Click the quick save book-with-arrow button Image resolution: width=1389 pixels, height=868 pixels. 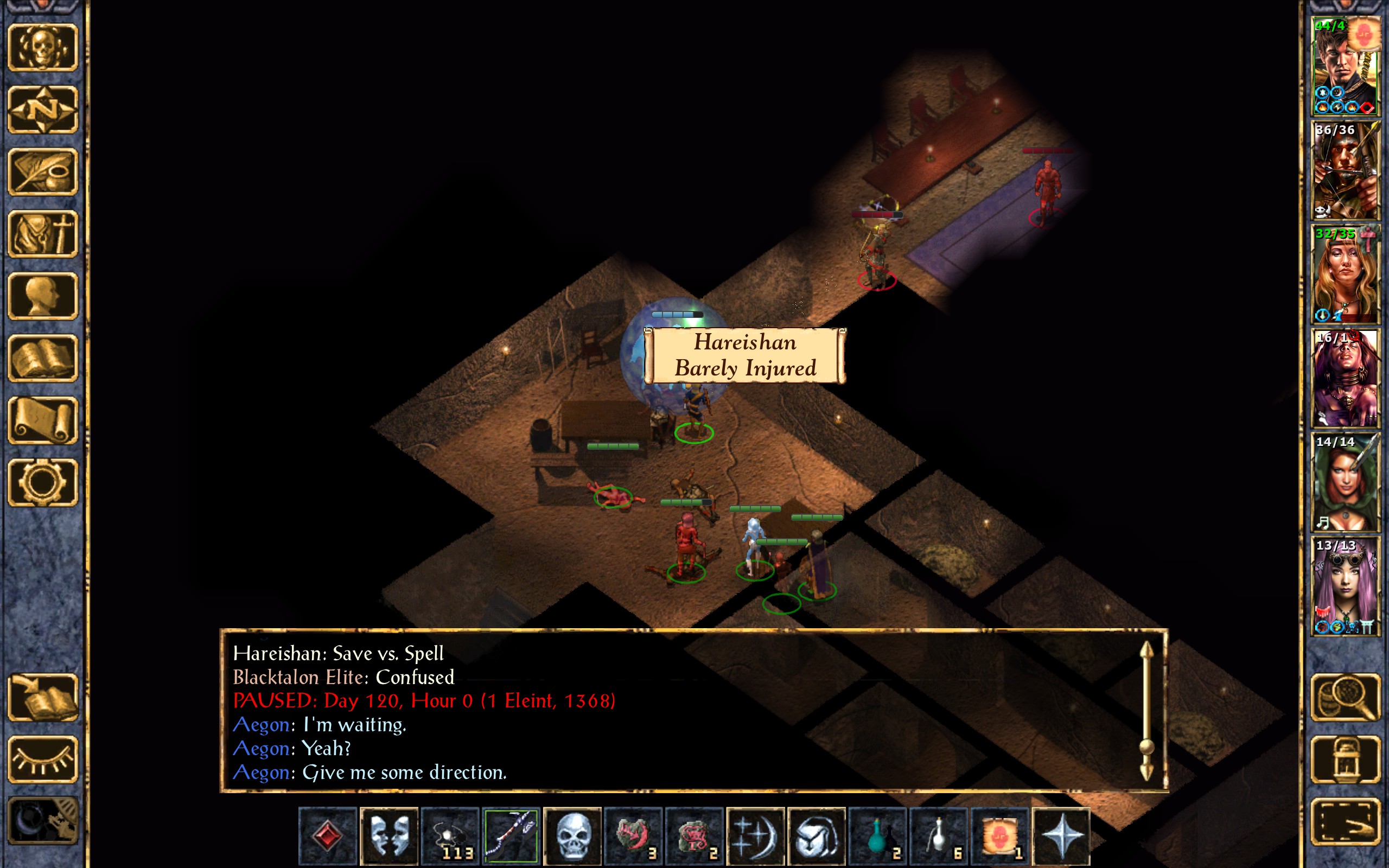tap(43, 697)
